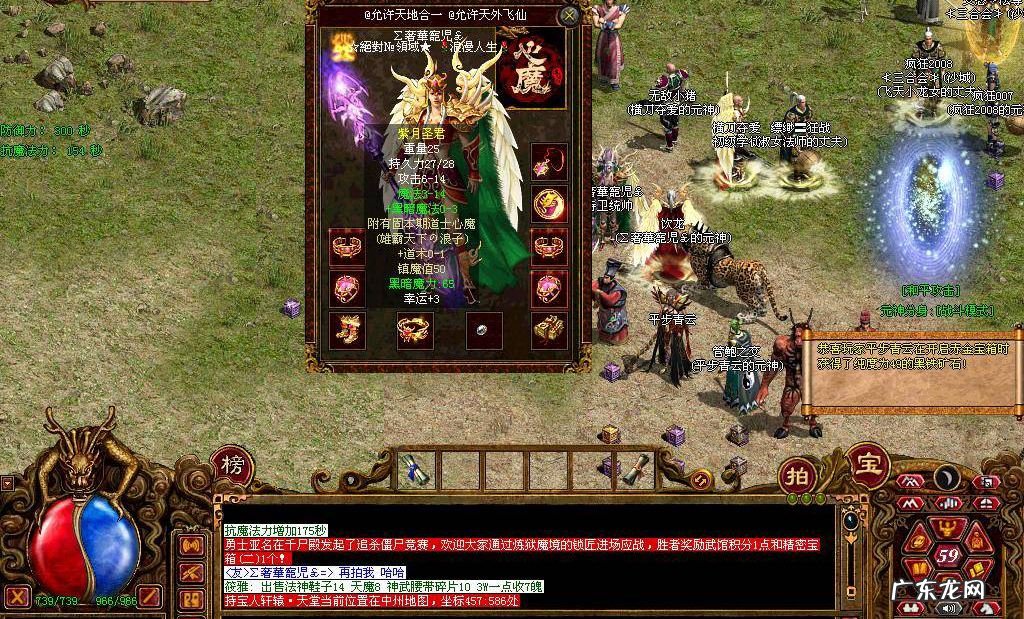Open the 拍 auction button
Viewport: 1024px width, 619px height.
[x=798, y=474]
